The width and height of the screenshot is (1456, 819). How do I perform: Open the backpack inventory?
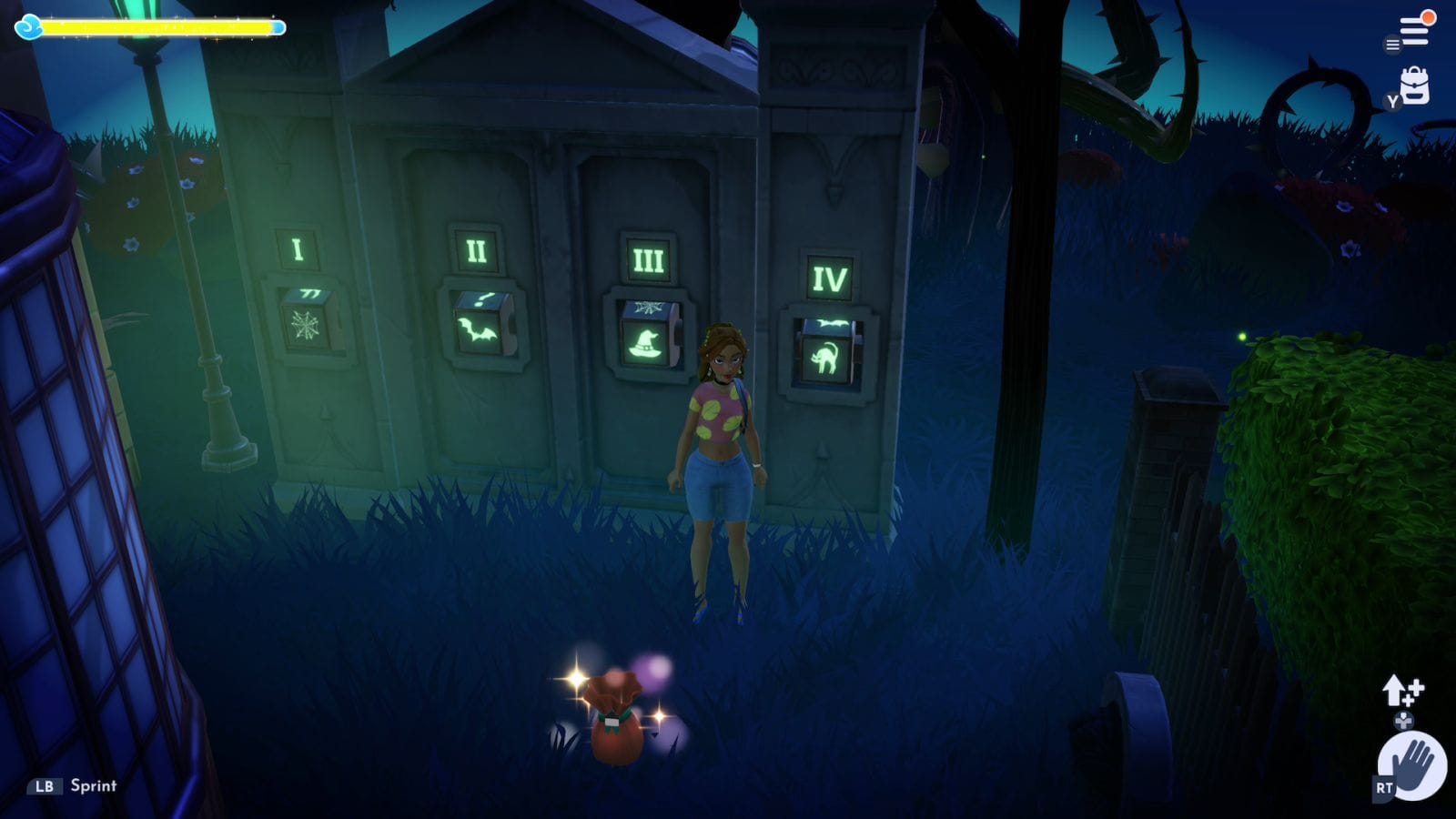point(1415,86)
